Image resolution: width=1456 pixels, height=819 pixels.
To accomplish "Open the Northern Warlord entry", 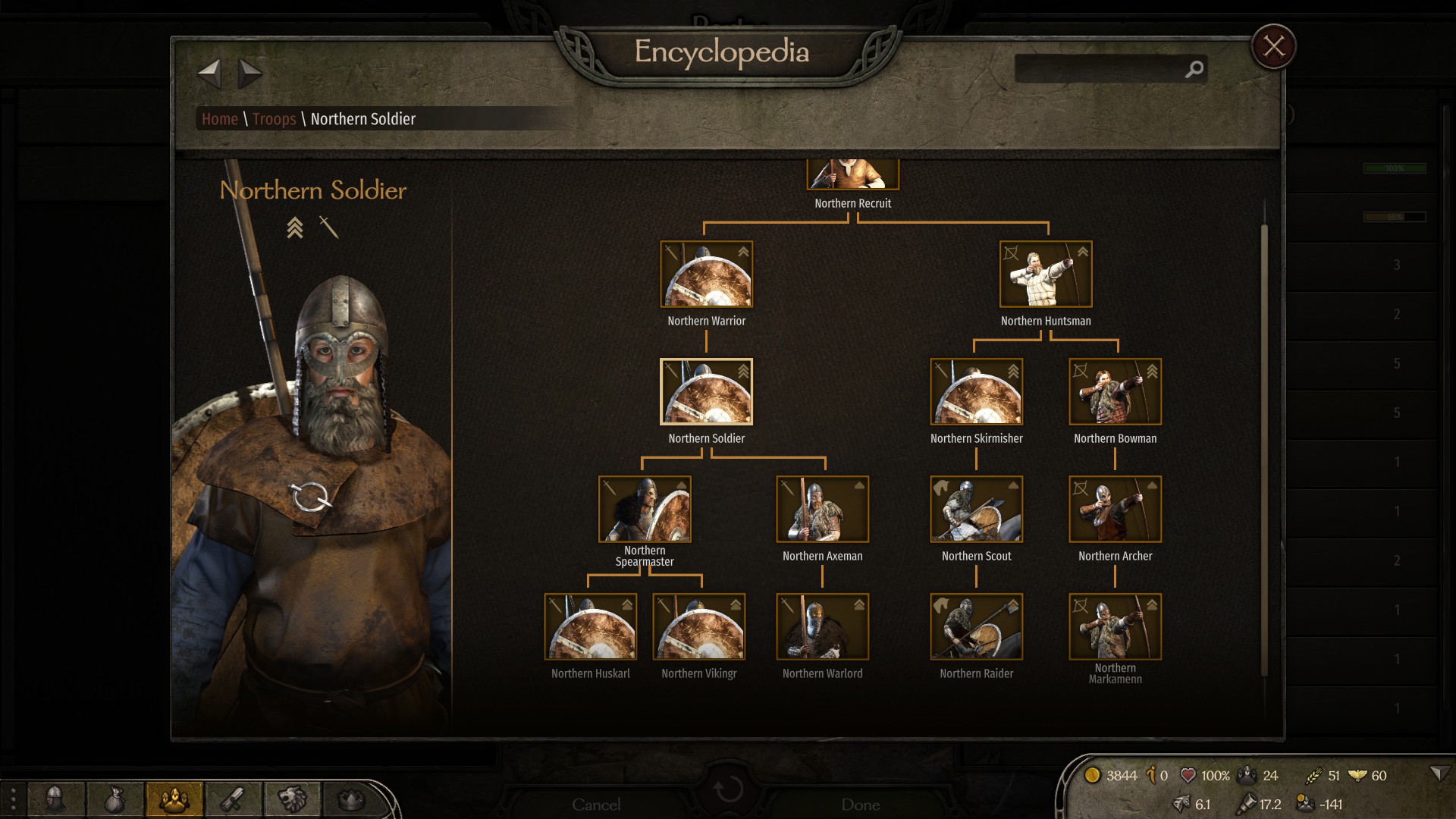I will 822,627.
